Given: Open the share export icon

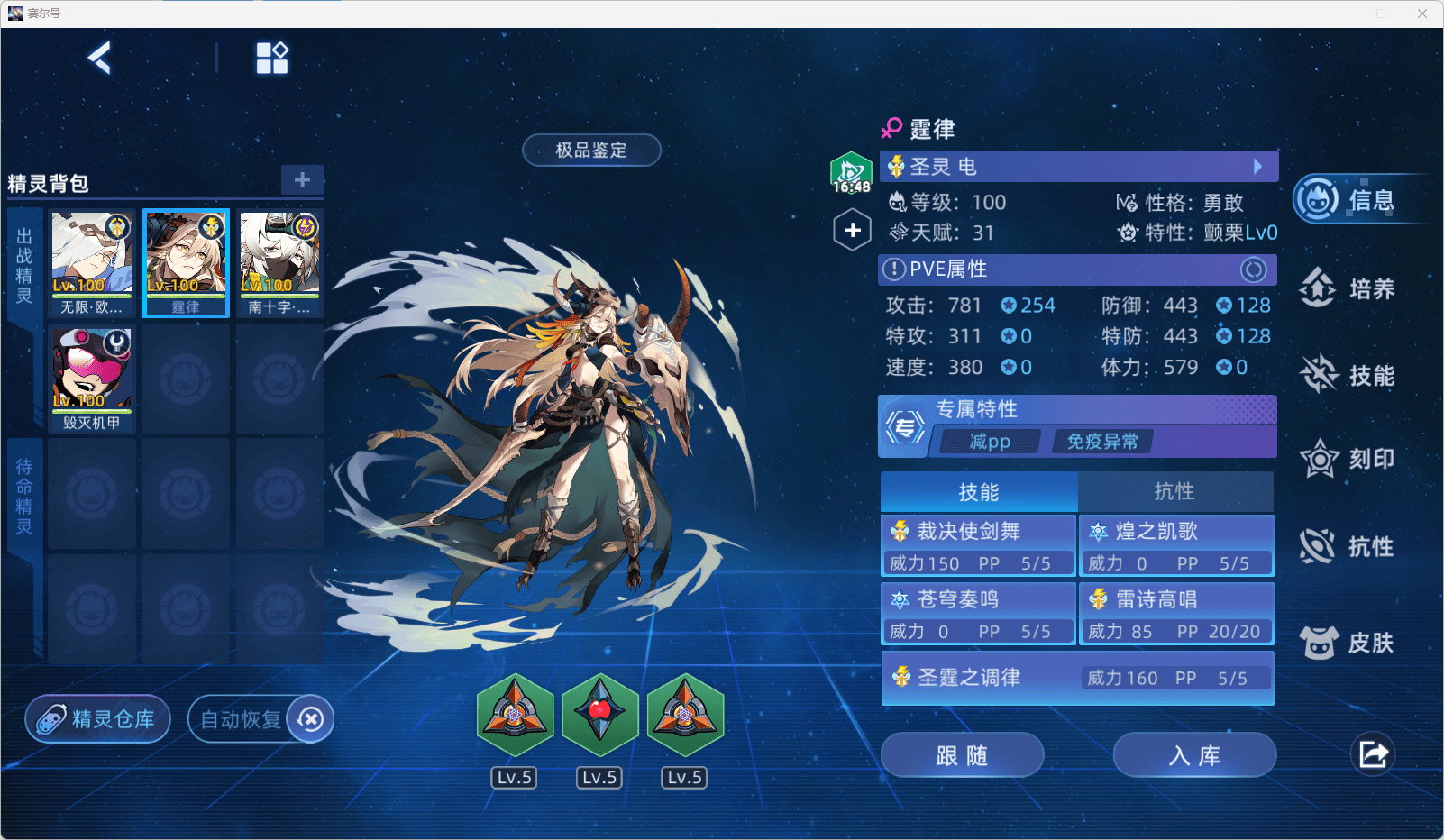Looking at the screenshot, I should [1373, 754].
